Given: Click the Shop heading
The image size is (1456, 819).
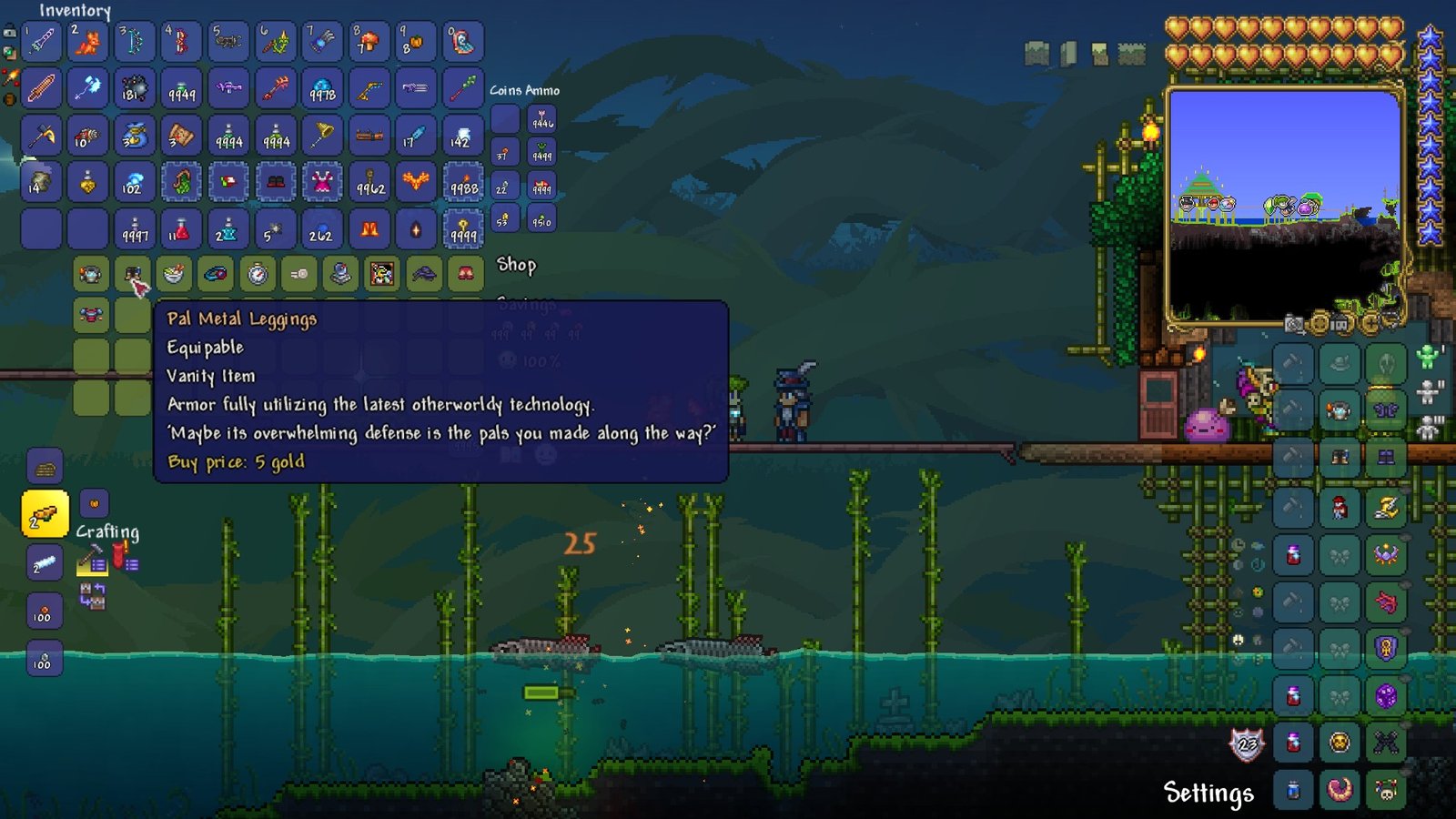Looking at the screenshot, I should pyautogui.click(x=515, y=265).
